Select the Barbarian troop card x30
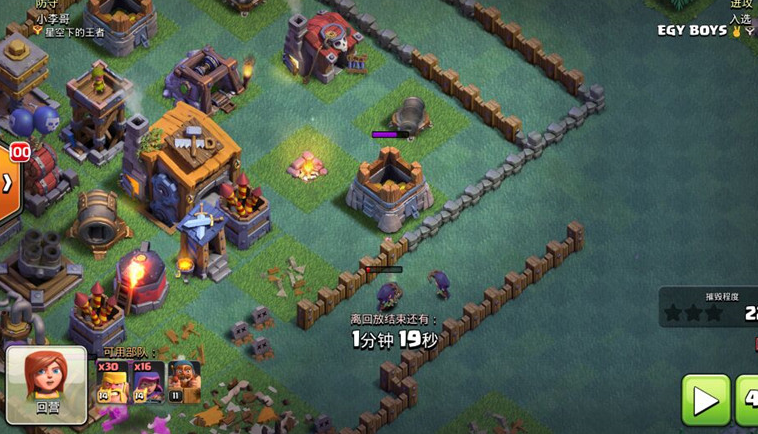Viewport: 758px width, 434px height. [x=112, y=382]
